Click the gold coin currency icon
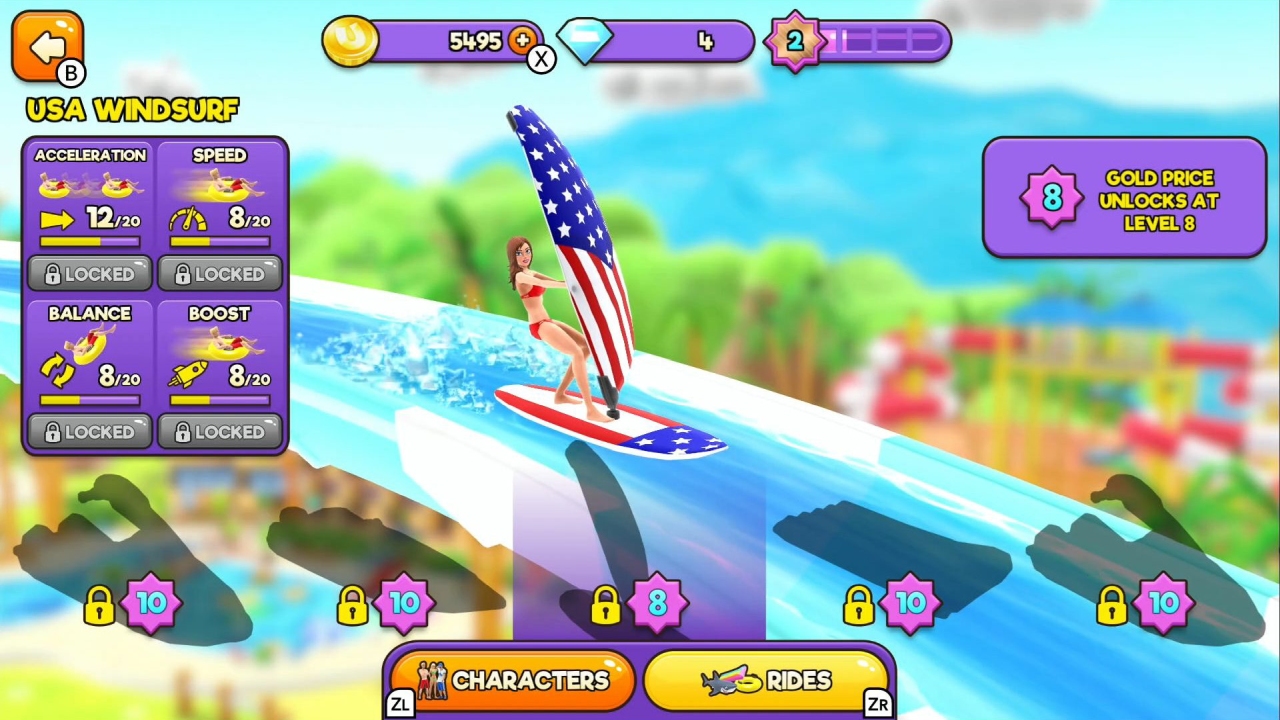Image resolution: width=1280 pixels, height=720 pixels. (351, 41)
